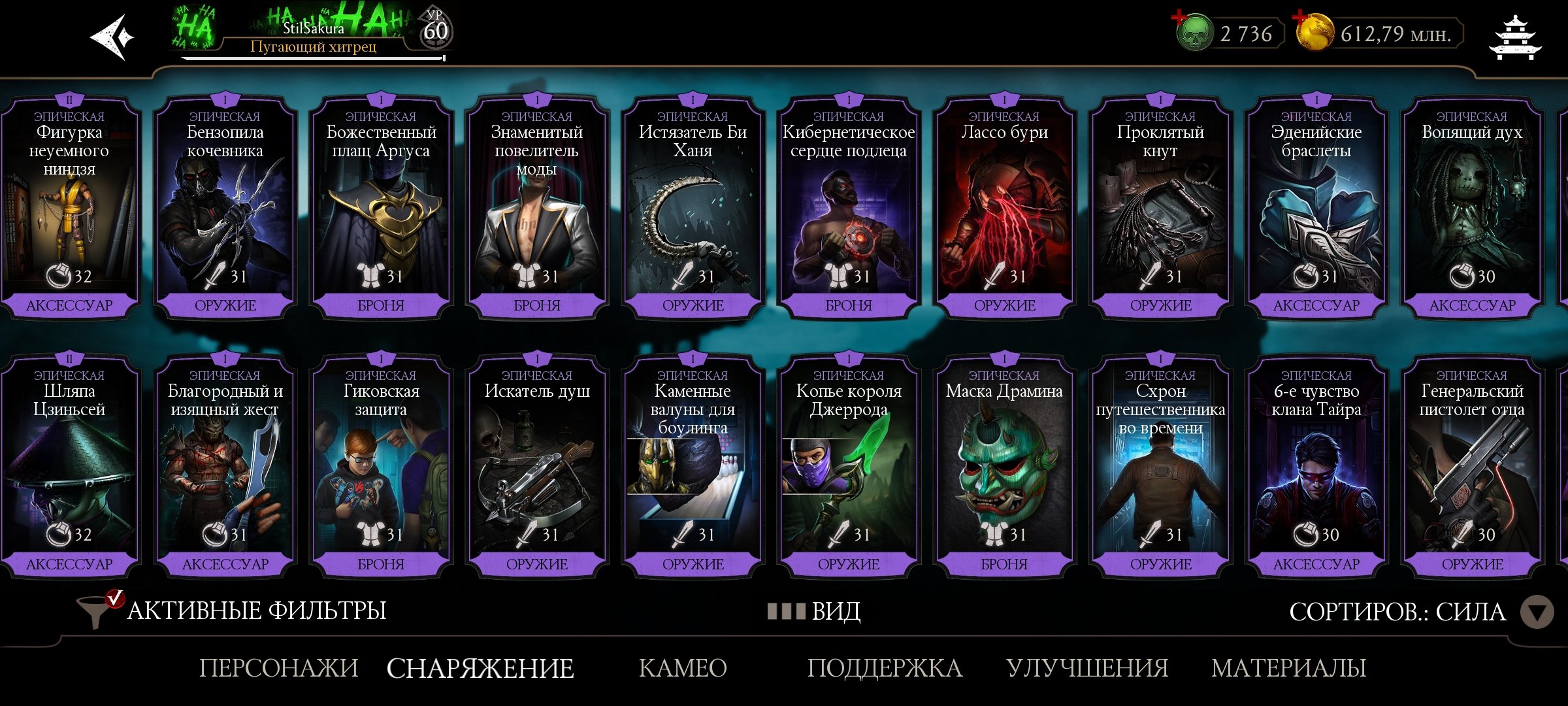Screen dimensions: 1568x706
Task: Open the КАМЕО section
Action: coord(683,668)
